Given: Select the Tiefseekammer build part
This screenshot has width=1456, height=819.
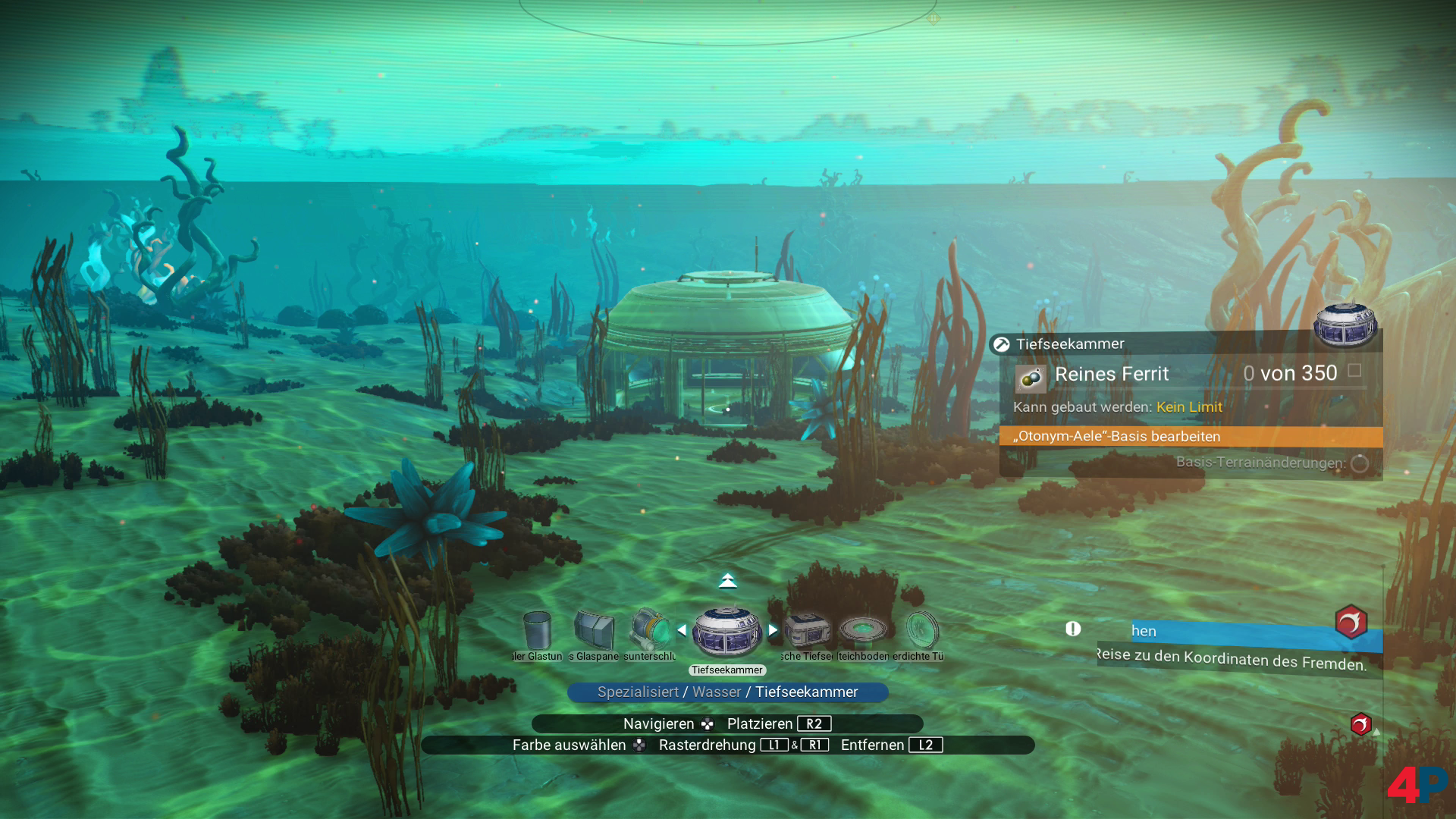Looking at the screenshot, I should (726, 632).
